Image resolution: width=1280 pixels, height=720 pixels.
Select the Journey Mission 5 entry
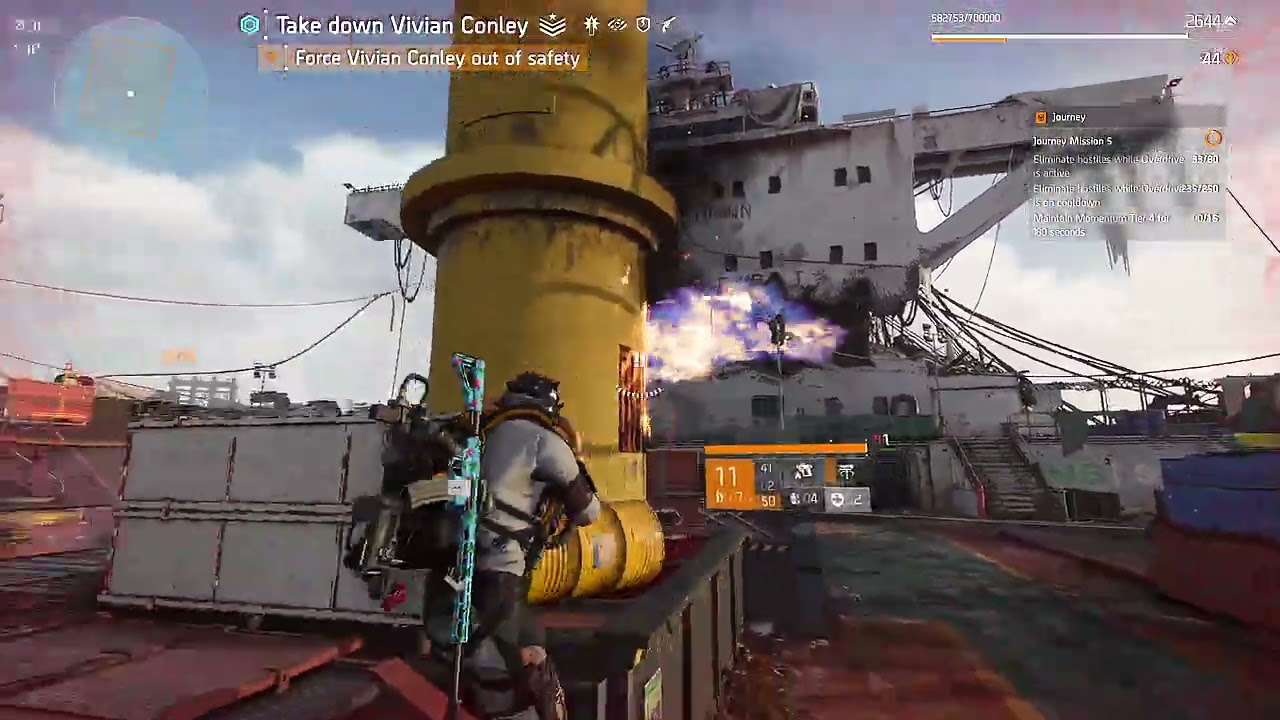[x=1072, y=141]
